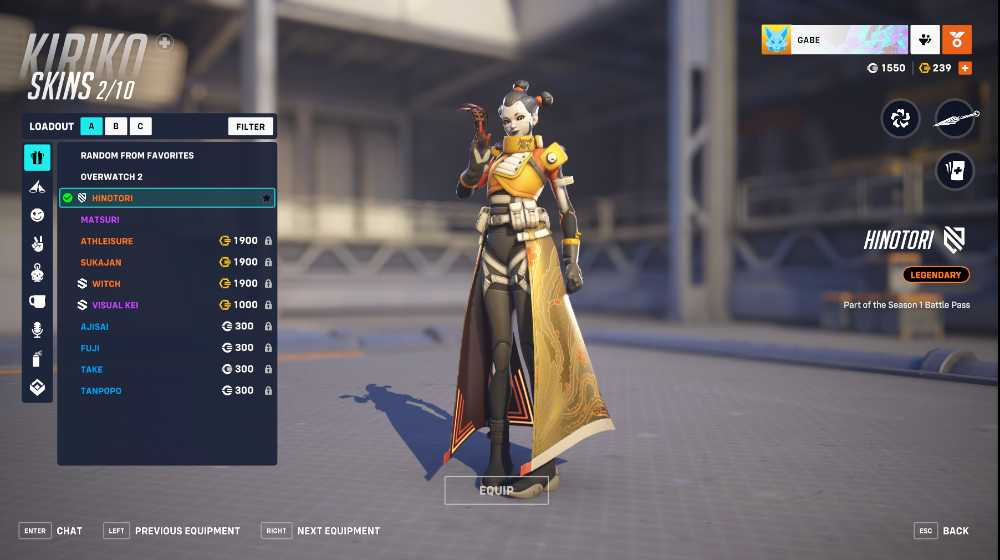This screenshot has width=1000, height=560.
Task: Equip the previewed Hinotori skin
Action: tap(496, 490)
